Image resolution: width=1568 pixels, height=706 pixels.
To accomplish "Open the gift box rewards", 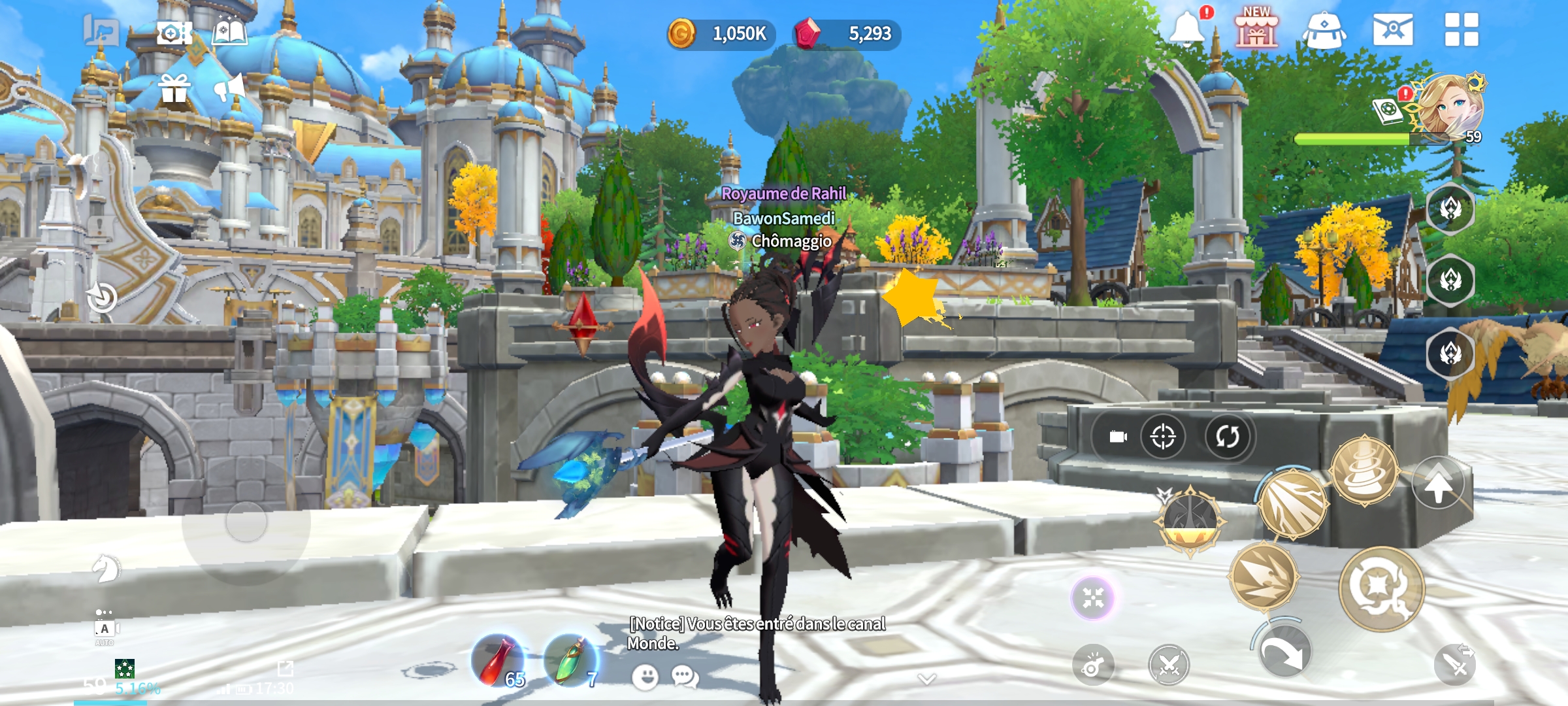I will click(174, 88).
